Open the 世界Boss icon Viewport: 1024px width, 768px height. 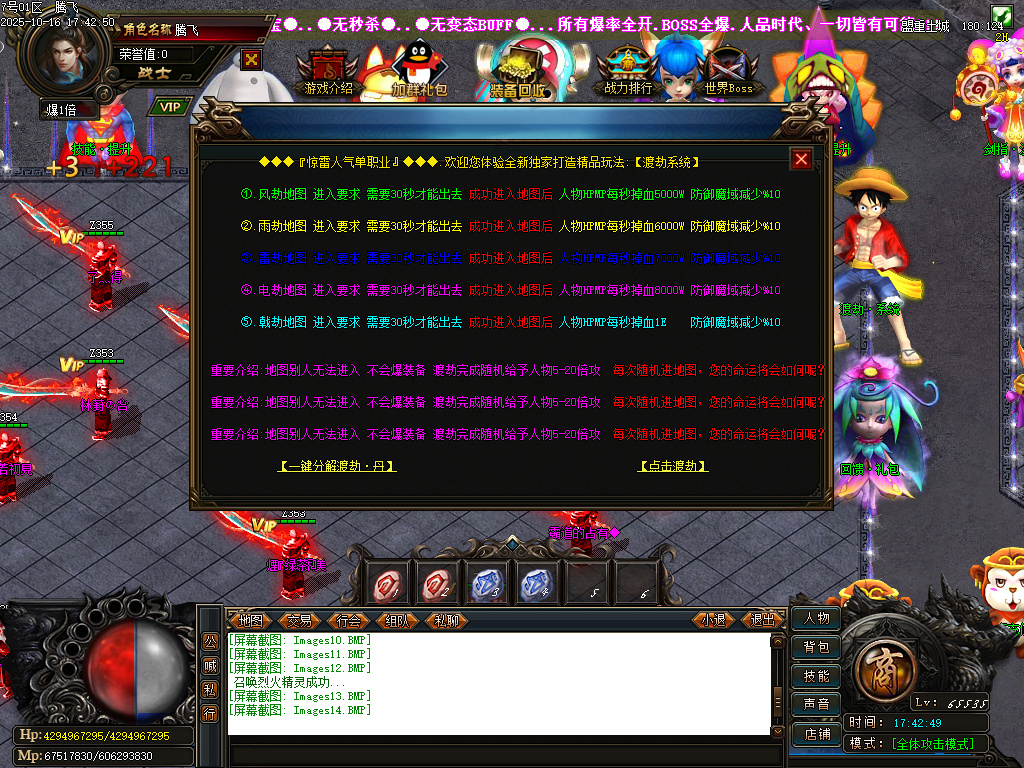728,74
